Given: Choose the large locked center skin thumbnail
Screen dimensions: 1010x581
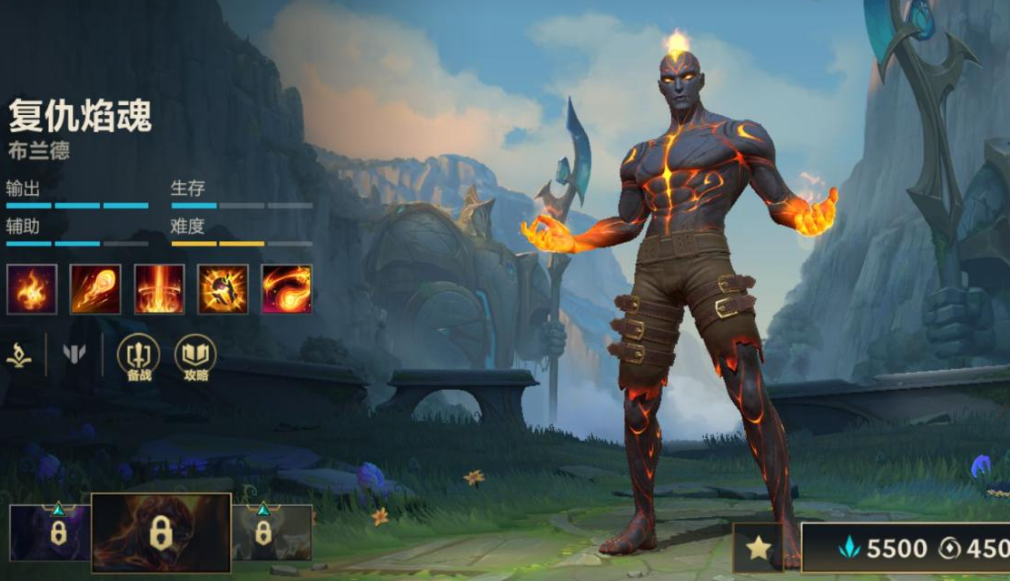Looking at the screenshot, I should pyautogui.click(x=161, y=533).
